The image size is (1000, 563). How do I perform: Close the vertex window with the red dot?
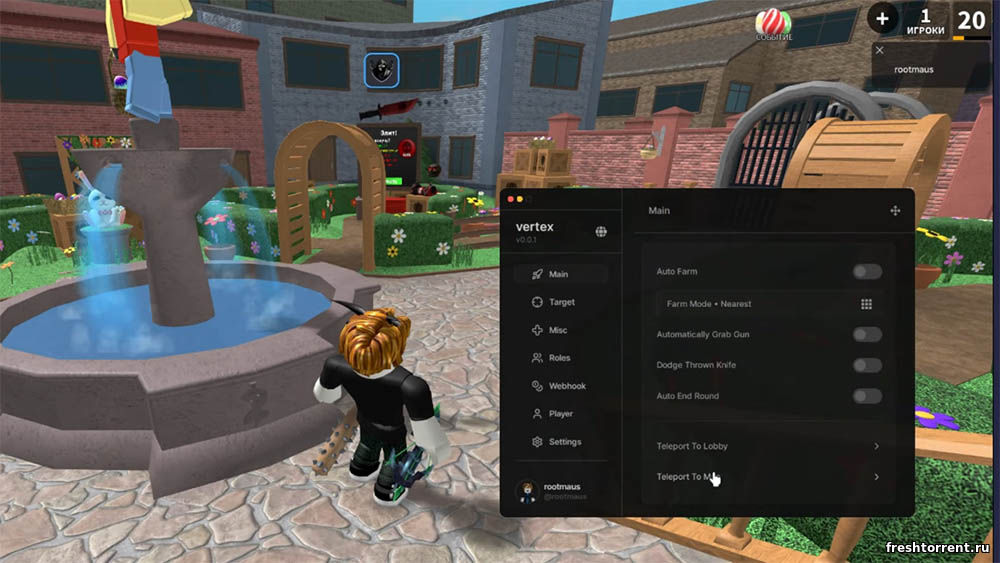tap(510, 200)
